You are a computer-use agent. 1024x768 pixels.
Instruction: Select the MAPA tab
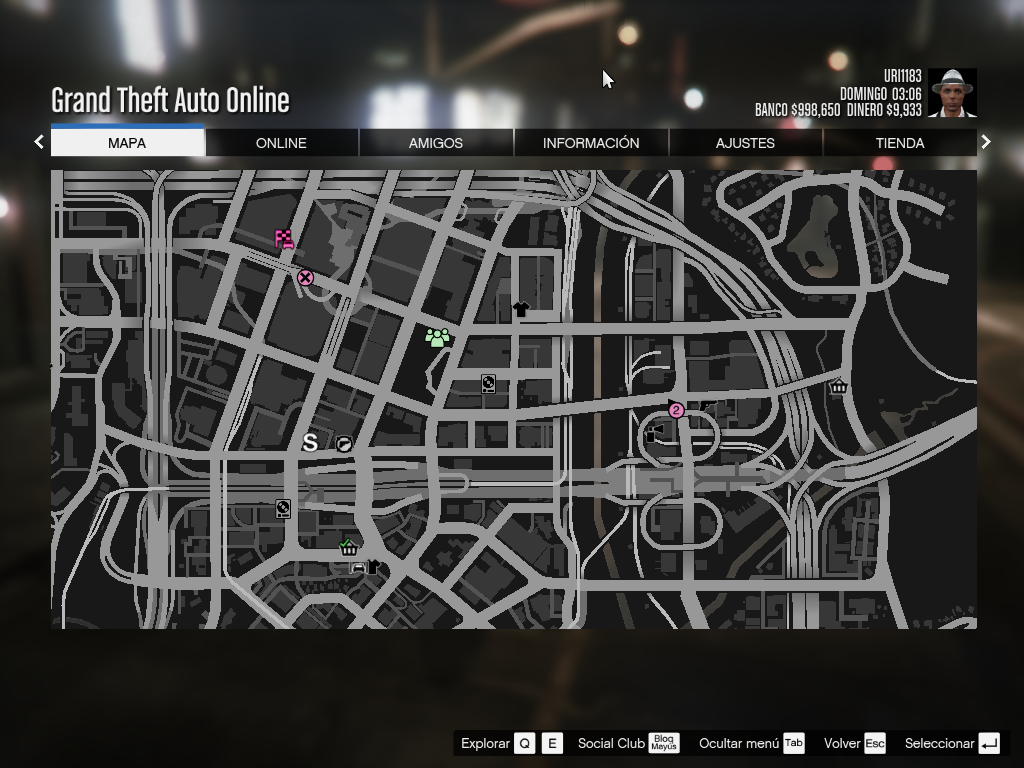point(127,143)
